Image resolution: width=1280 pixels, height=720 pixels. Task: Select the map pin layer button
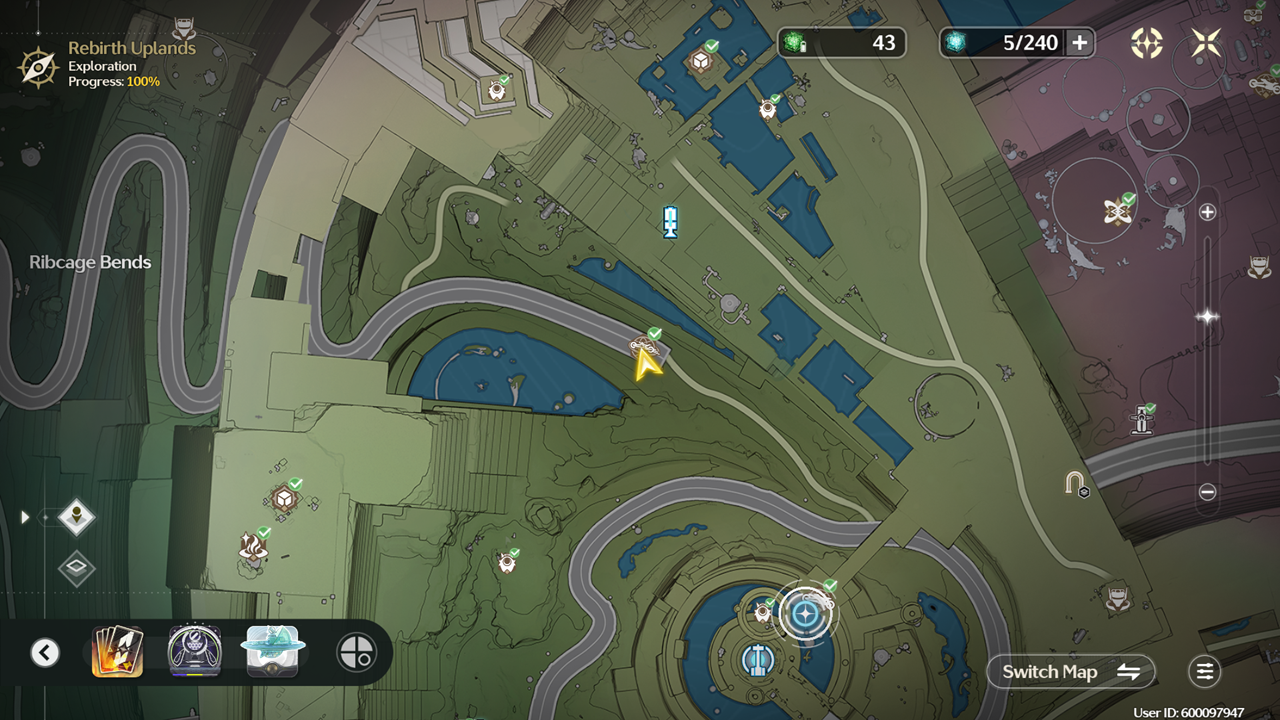[77, 517]
